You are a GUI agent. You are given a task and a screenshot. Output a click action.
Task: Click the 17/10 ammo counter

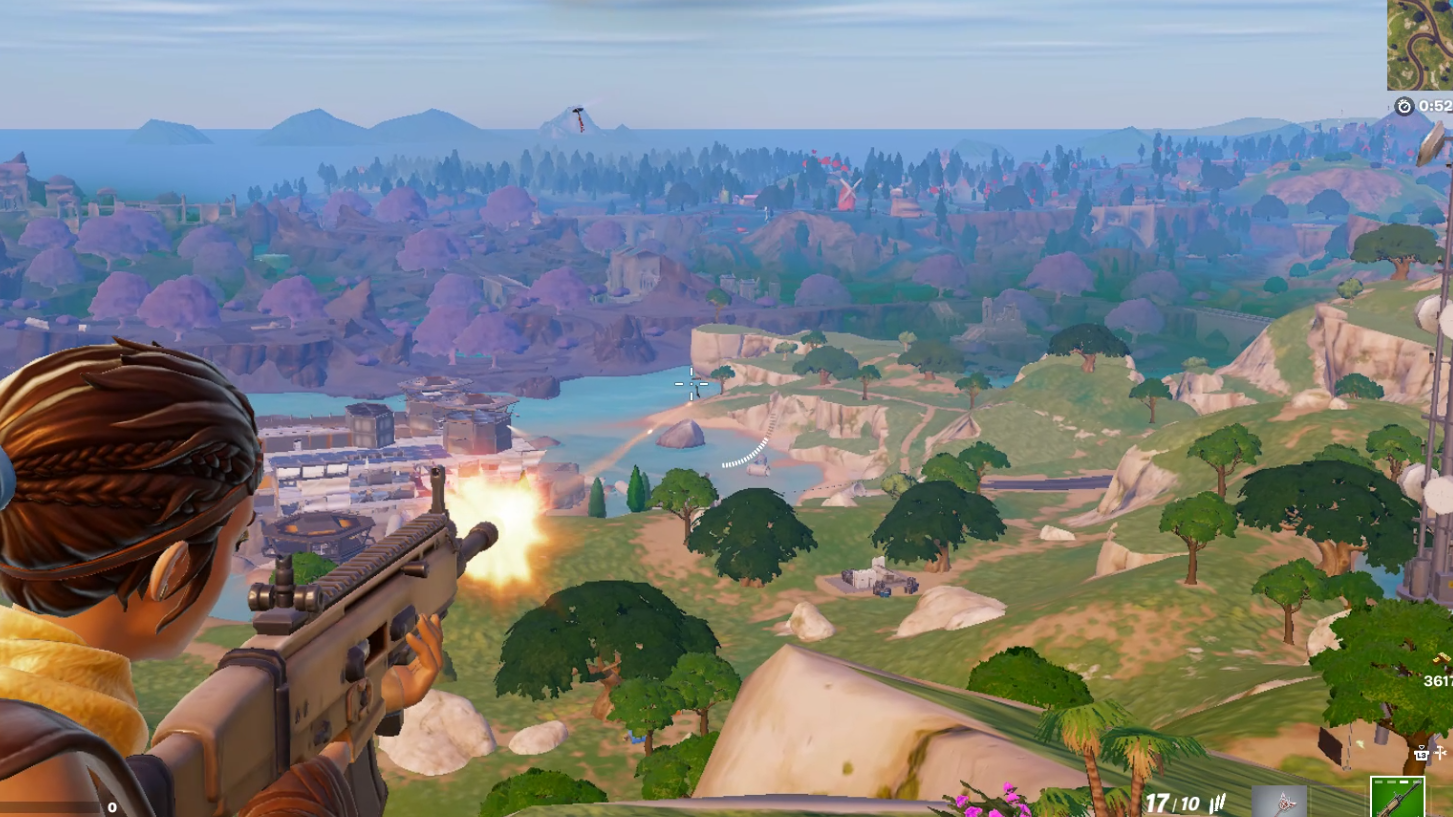click(1172, 802)
